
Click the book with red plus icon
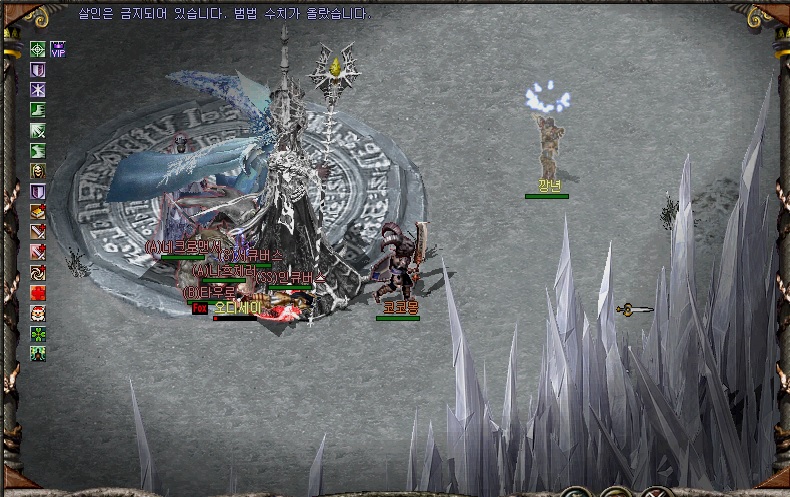click(x=38, y=211)
